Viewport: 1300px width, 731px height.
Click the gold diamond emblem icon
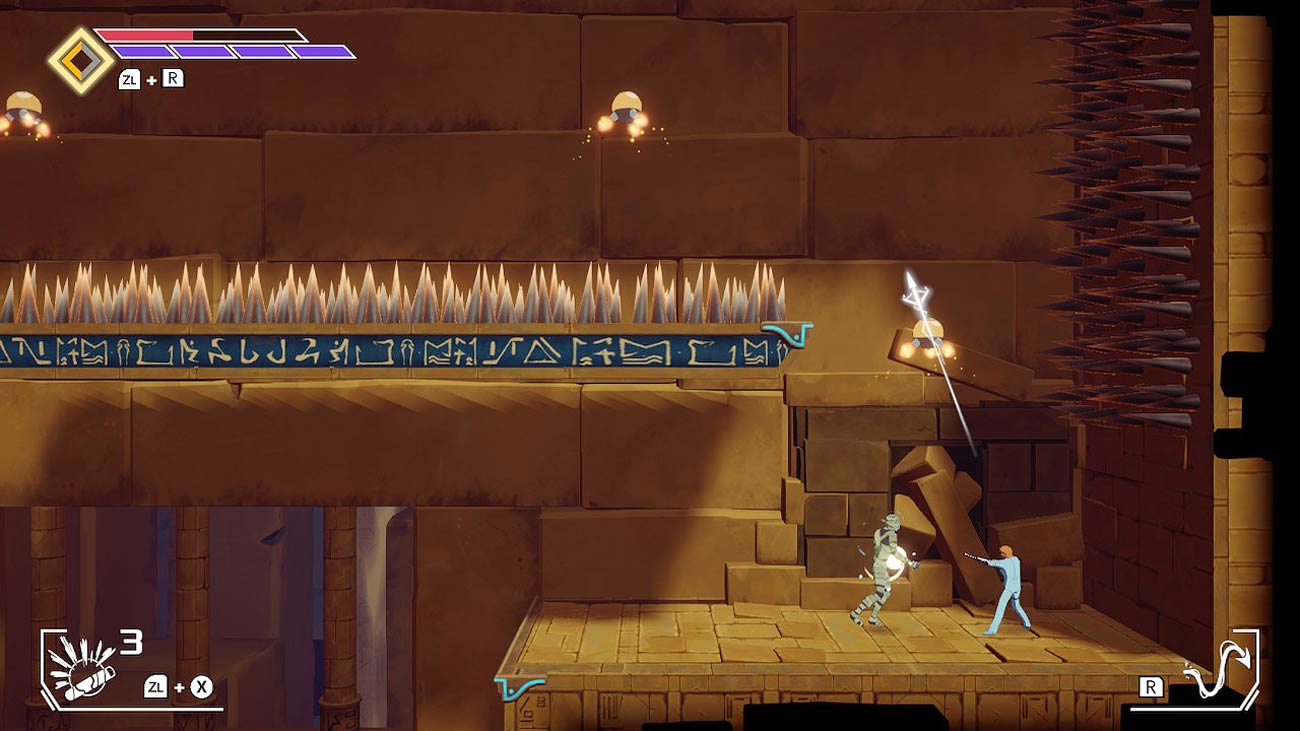[x=81, y=60]
